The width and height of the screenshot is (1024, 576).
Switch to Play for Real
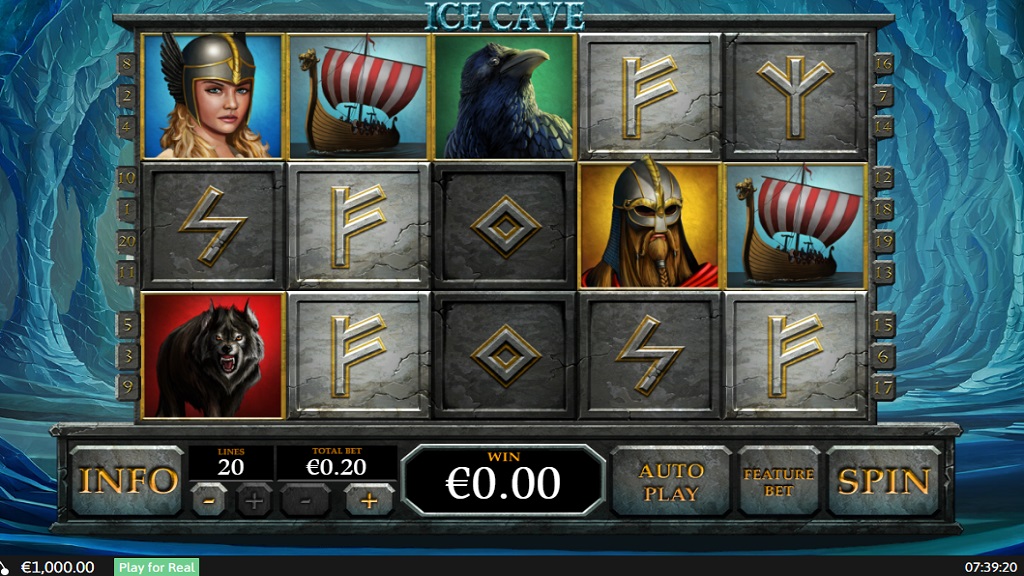157,567
